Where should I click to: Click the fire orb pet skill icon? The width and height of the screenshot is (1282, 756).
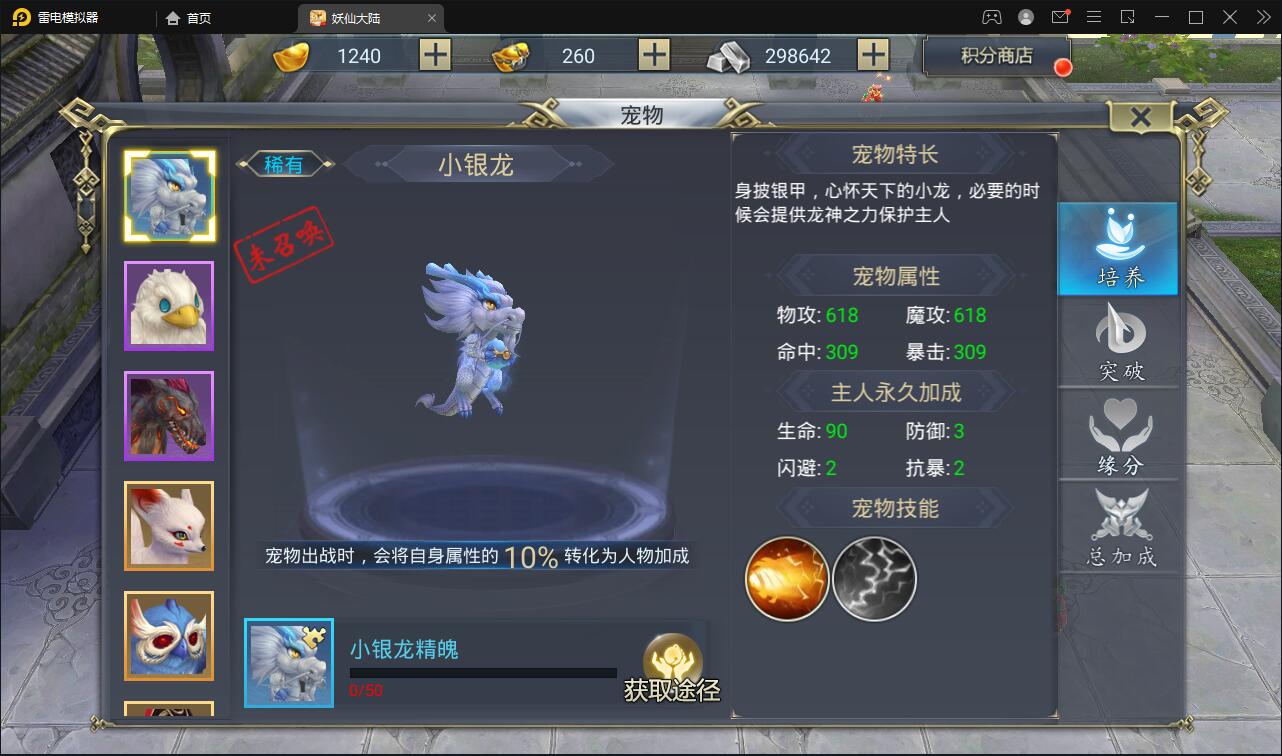[786, 577]
